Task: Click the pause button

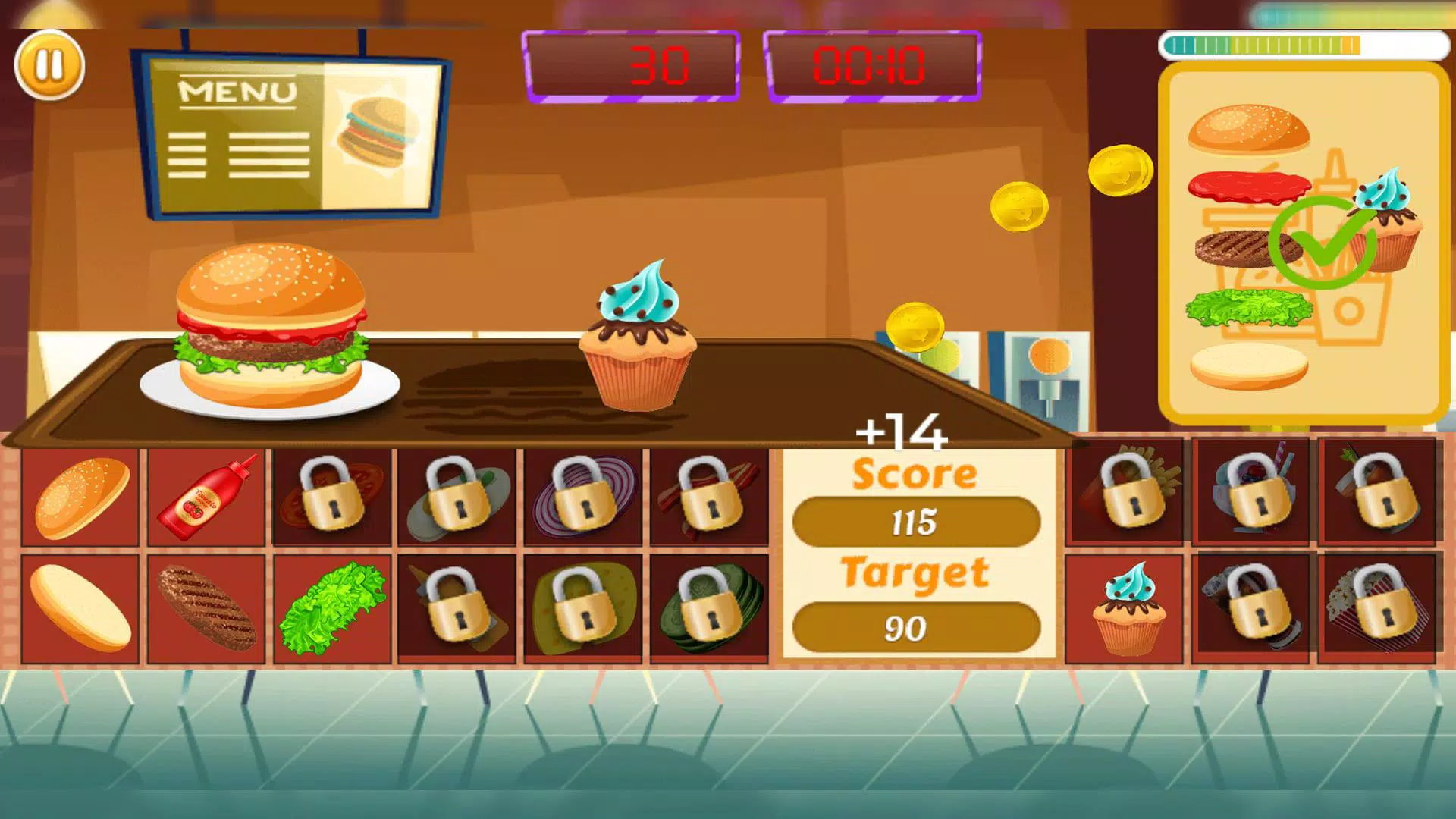Action: click(49, 66)
